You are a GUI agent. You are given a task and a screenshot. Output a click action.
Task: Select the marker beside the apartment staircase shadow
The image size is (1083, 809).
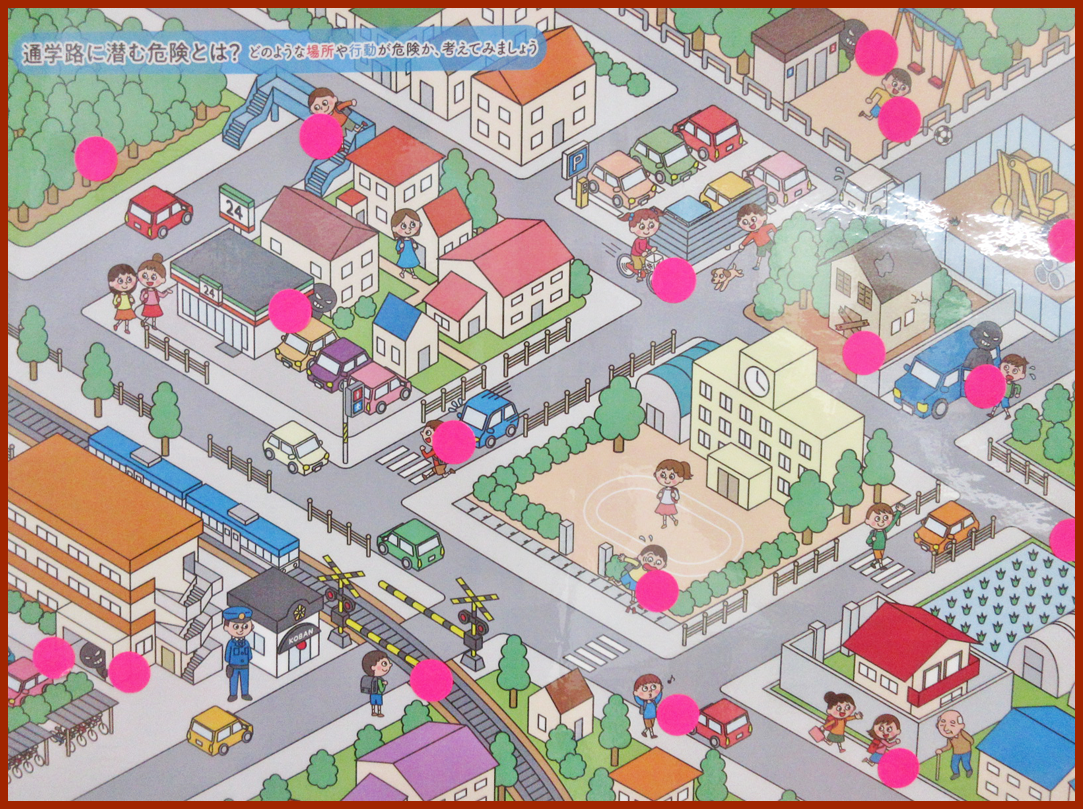[129, 672]
